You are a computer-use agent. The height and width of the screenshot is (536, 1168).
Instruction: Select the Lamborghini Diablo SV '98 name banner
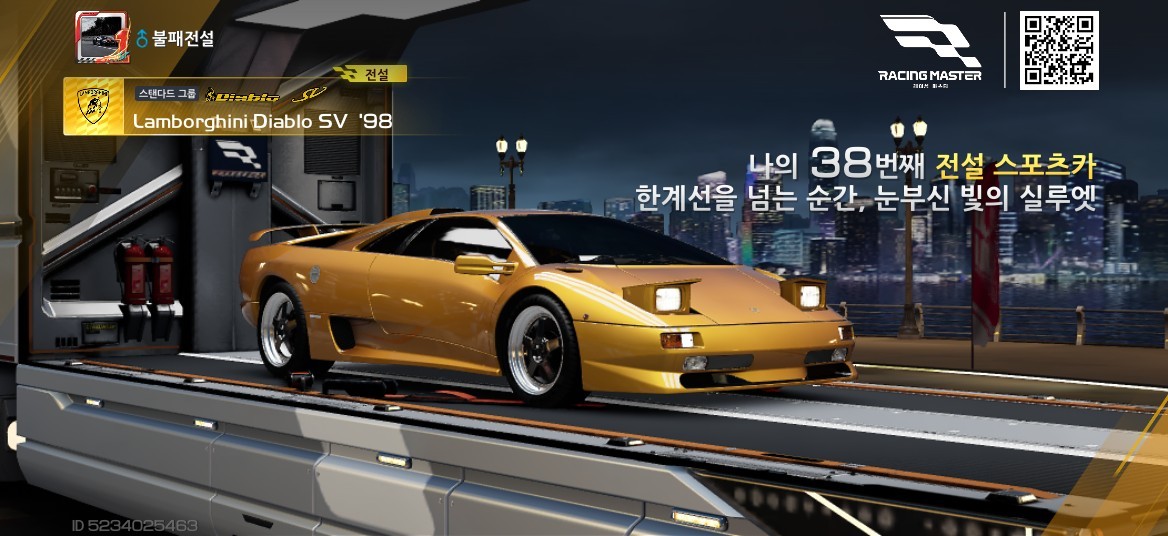tap(262, 121)
